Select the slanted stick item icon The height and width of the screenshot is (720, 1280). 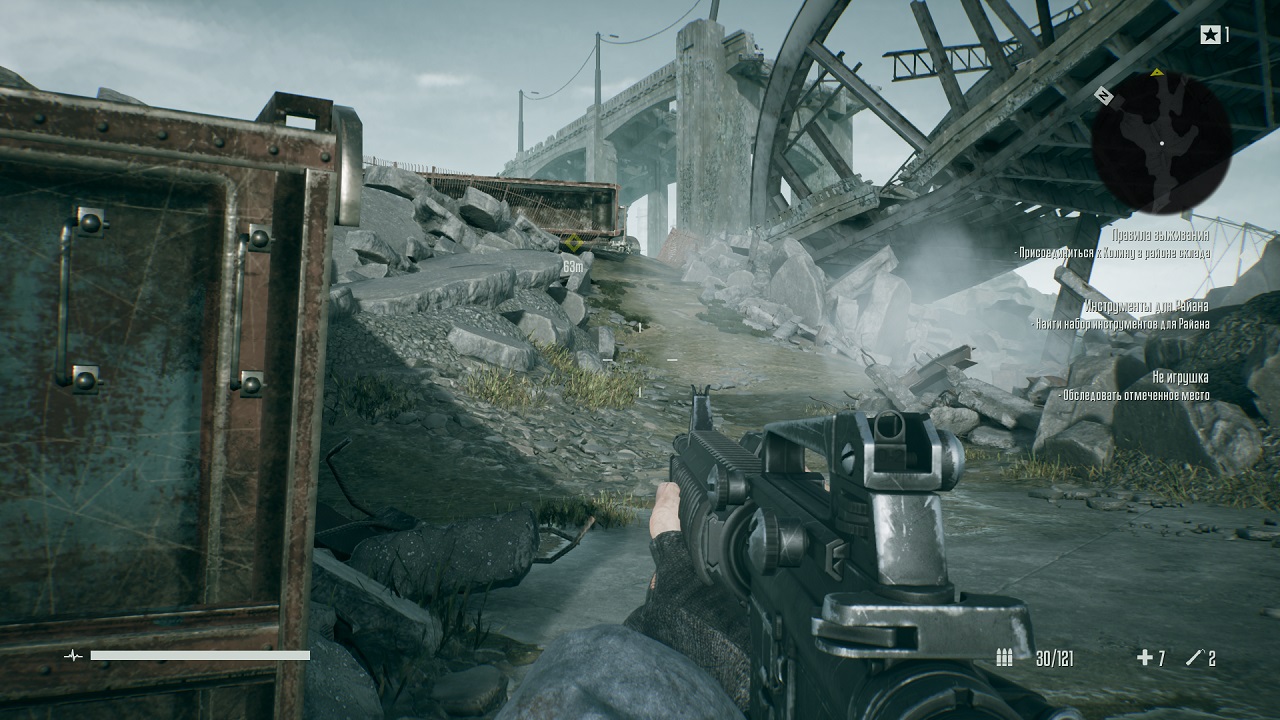[x=1193, y=658]
